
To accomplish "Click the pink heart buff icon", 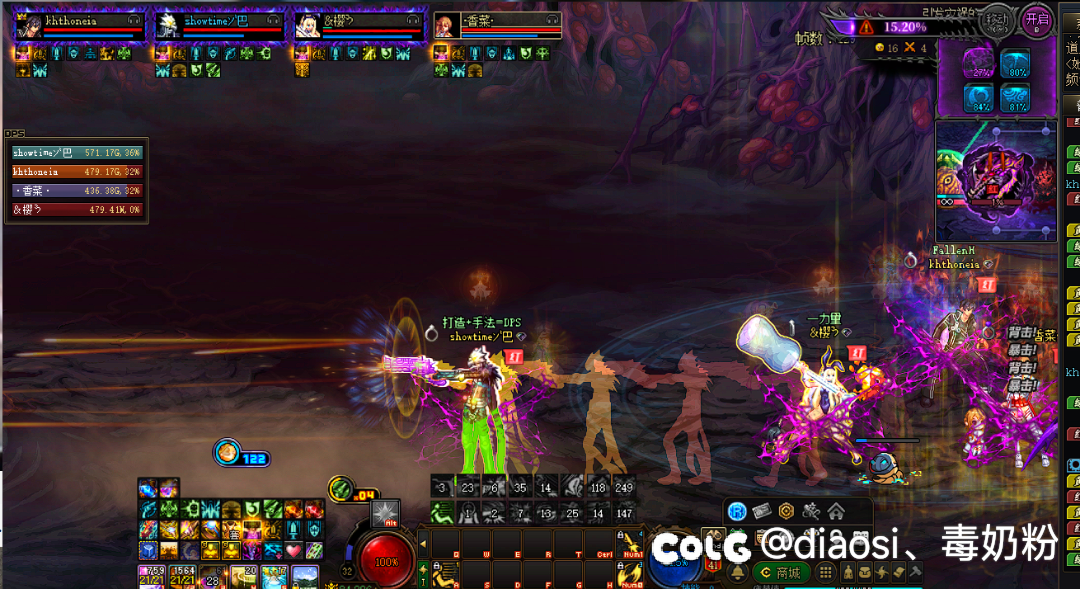I will tap(293, 550).
